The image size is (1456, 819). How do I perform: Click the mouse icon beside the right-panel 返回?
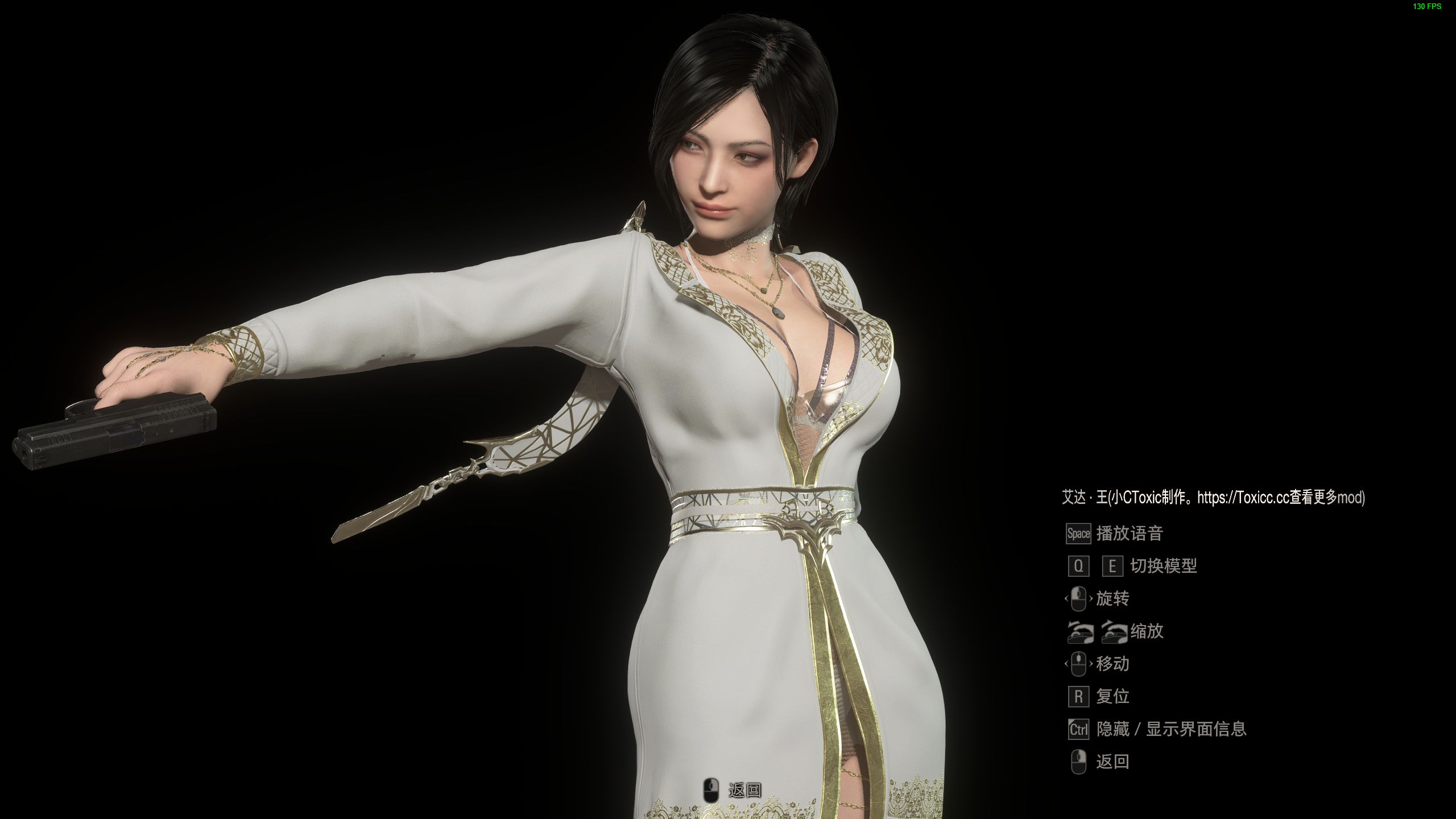point(1079,762)
